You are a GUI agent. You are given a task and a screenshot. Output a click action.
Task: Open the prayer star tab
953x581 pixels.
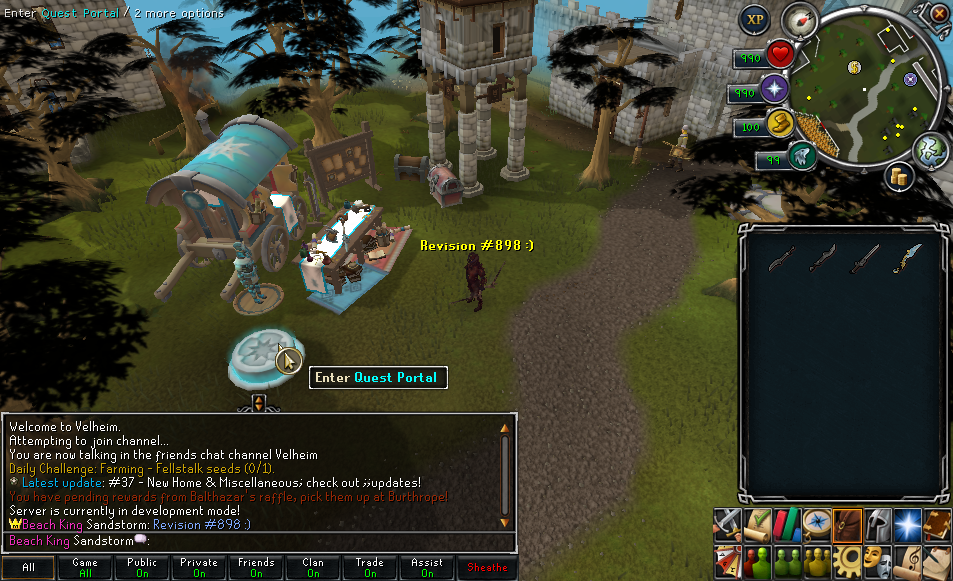click(910, 524)
